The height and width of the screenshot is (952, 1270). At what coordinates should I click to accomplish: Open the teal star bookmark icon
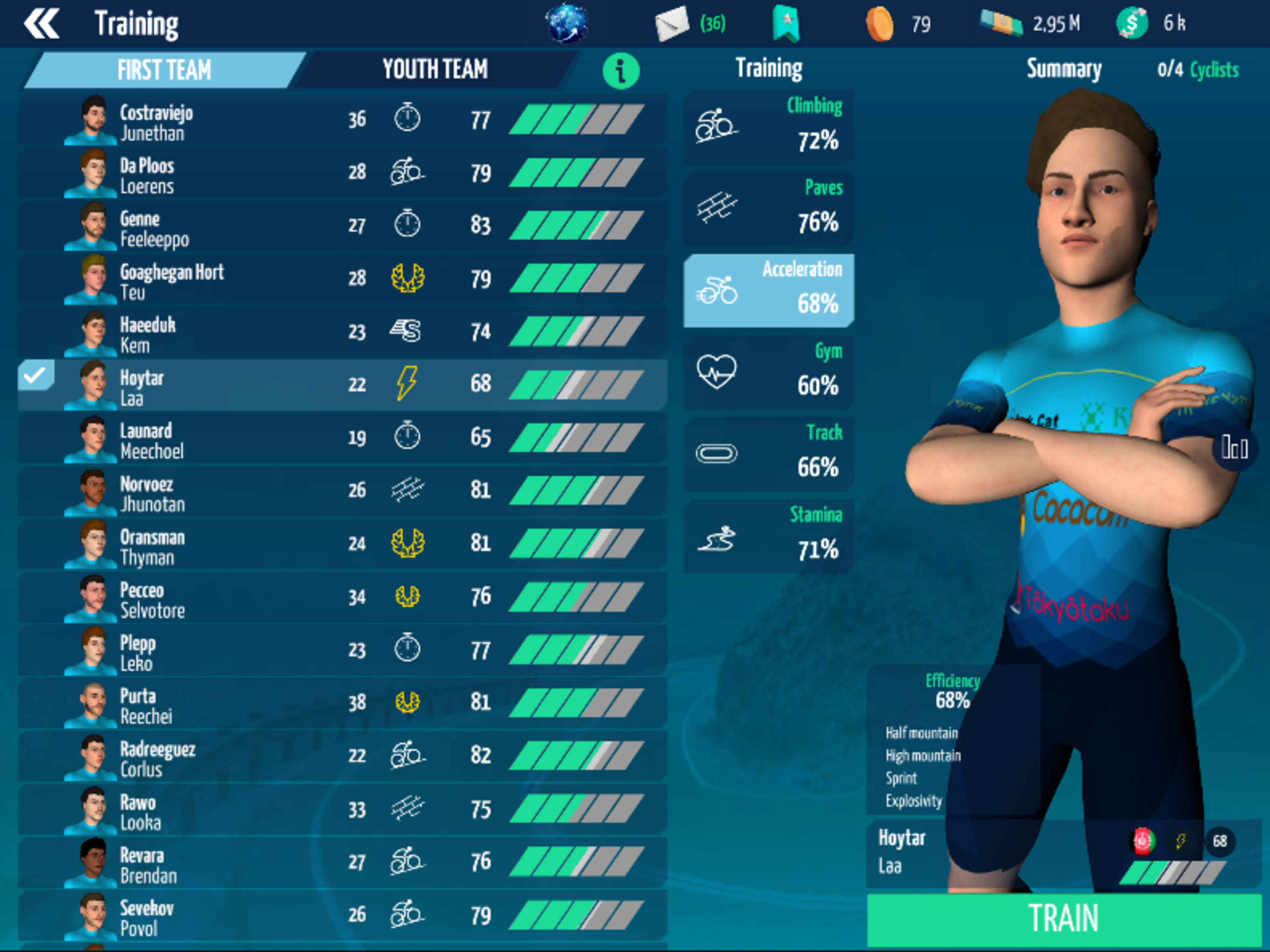(786, 24)
